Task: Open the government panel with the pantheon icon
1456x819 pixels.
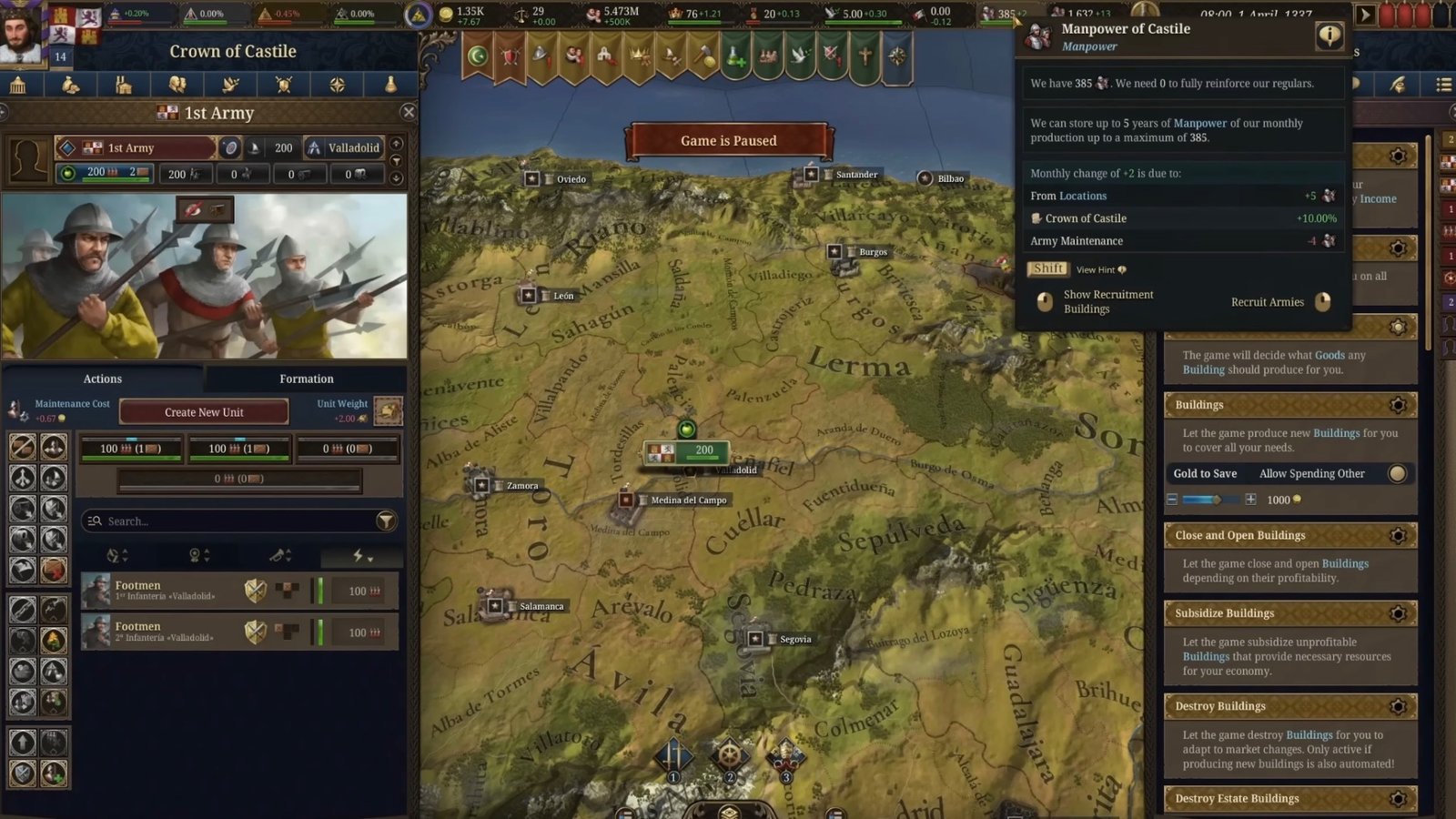Action: coord(20,84)
